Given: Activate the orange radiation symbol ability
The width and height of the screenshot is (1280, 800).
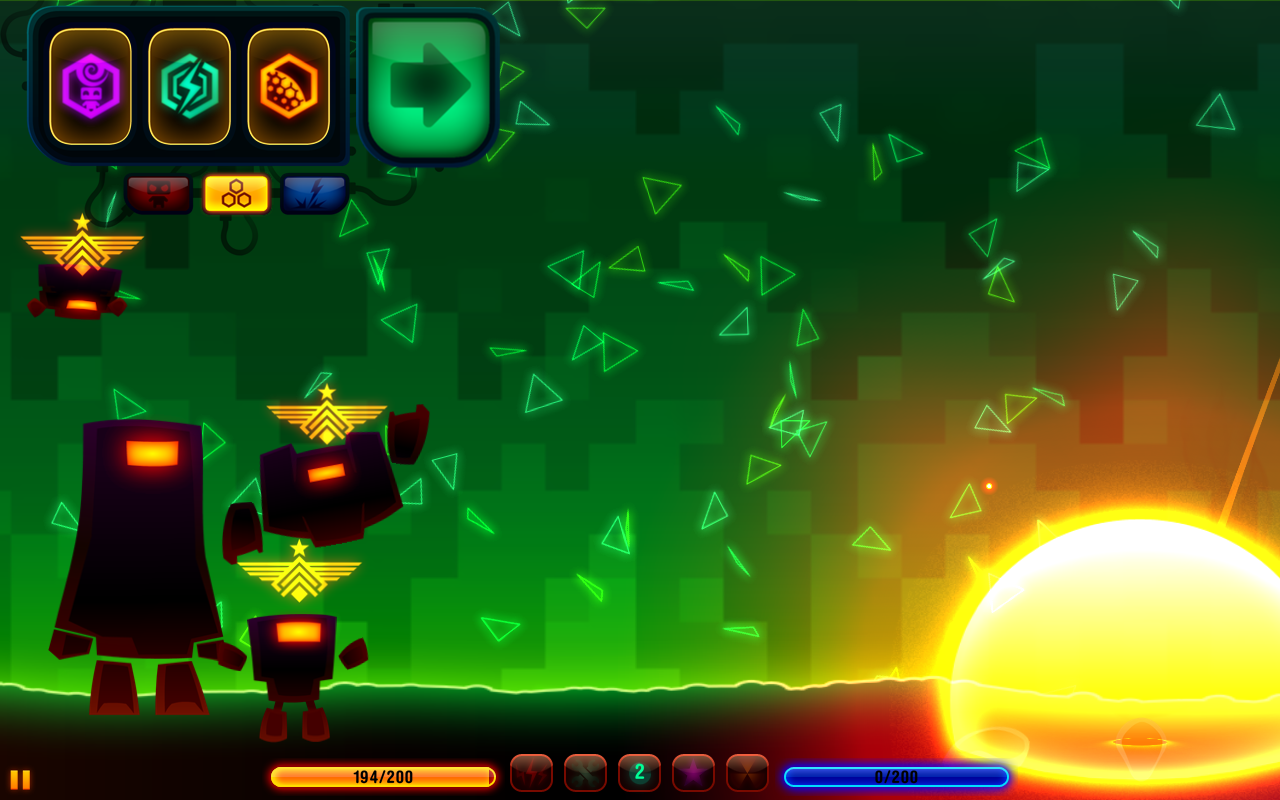Looking at the screenshot, I should (747, 773).
